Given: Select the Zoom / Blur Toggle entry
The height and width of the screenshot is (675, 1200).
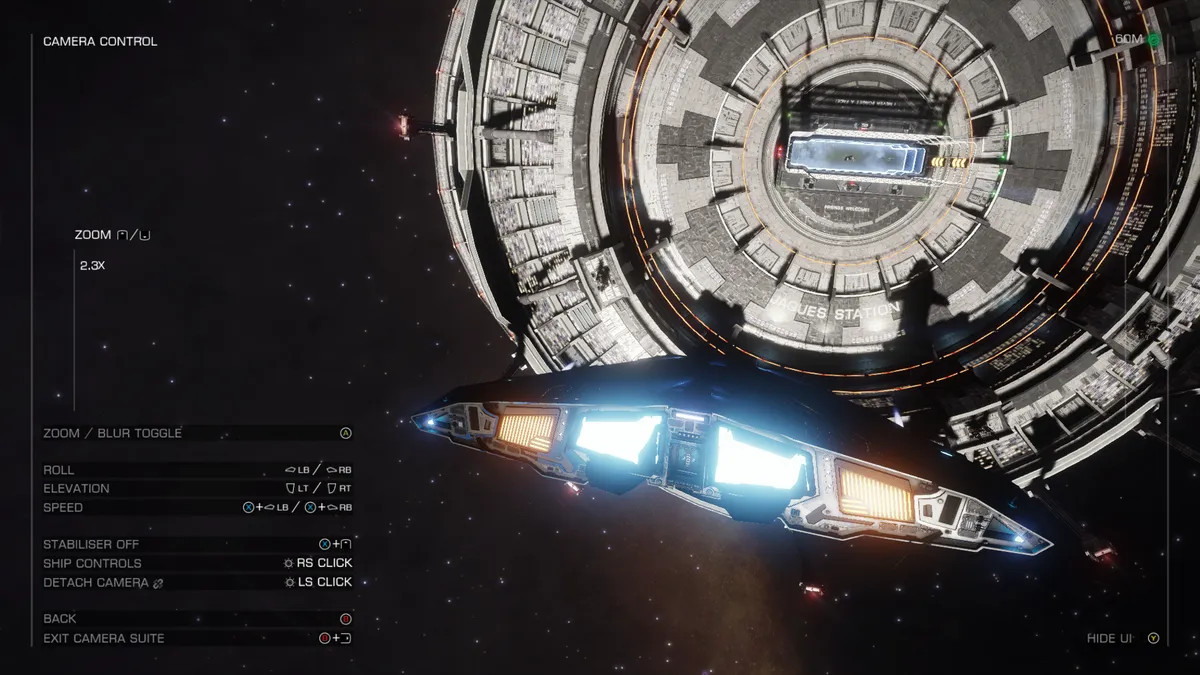Looking at the screenshot, I should 196,433.
